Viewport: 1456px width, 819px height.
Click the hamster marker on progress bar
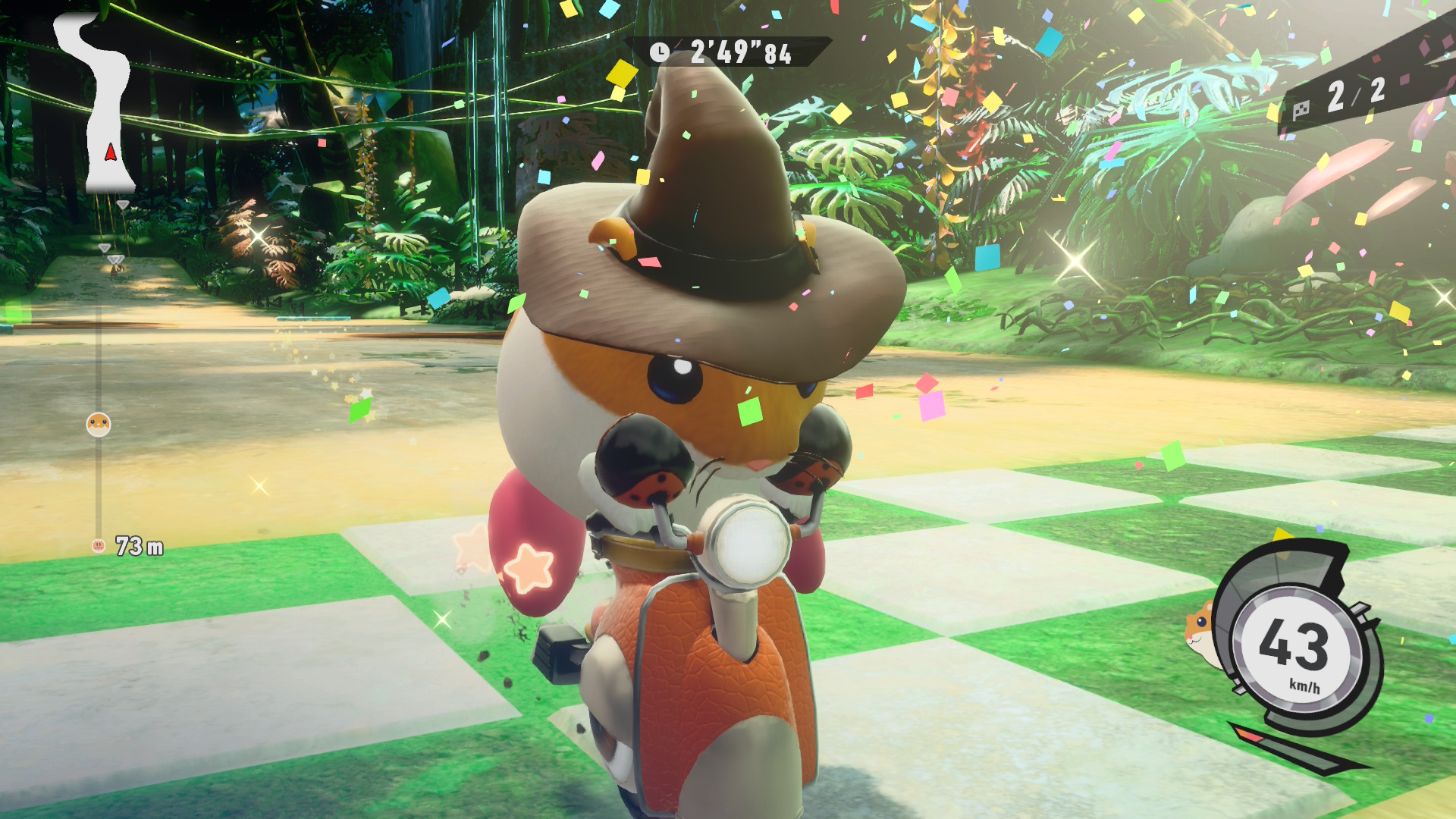tap(99, 425)
